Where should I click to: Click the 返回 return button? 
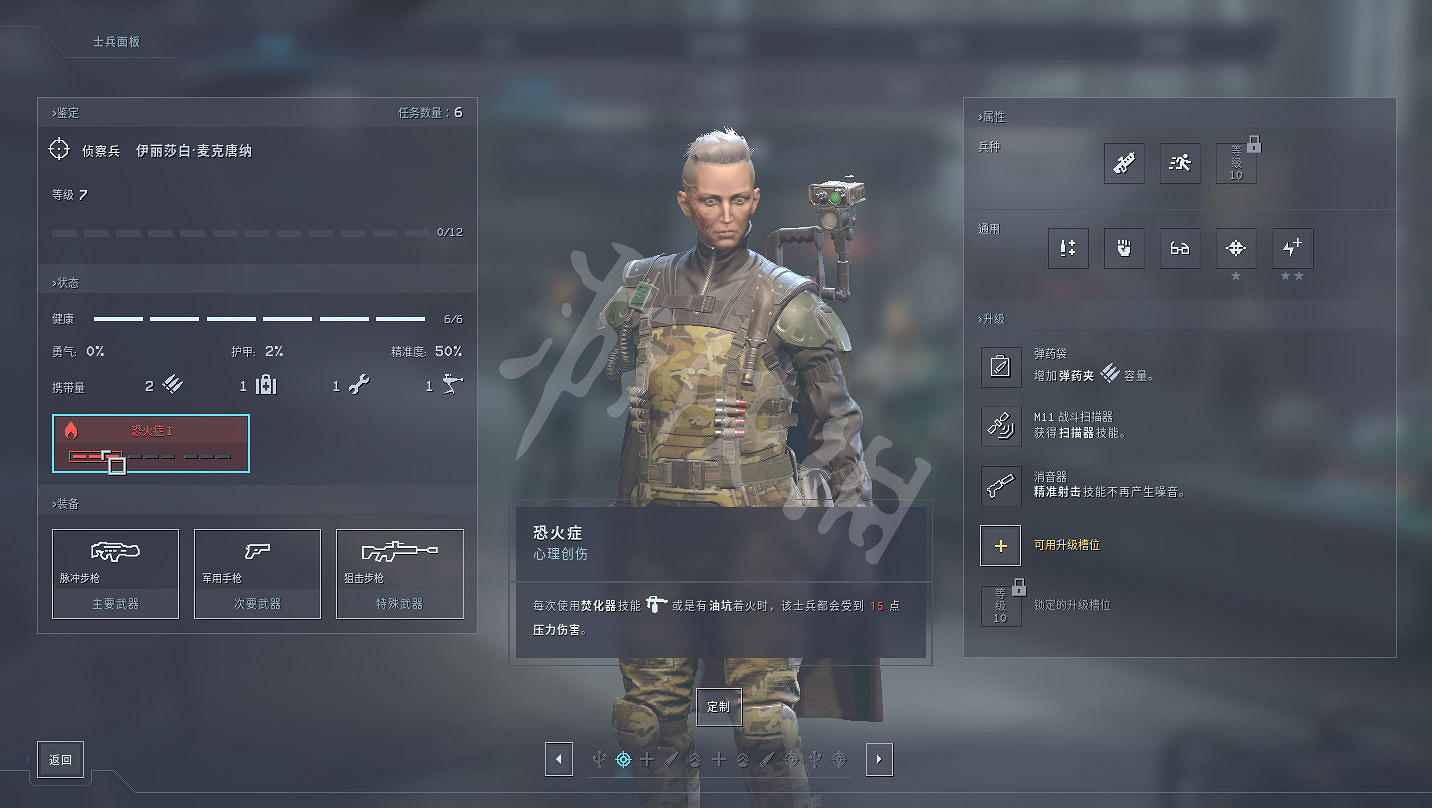coord(60,759)
